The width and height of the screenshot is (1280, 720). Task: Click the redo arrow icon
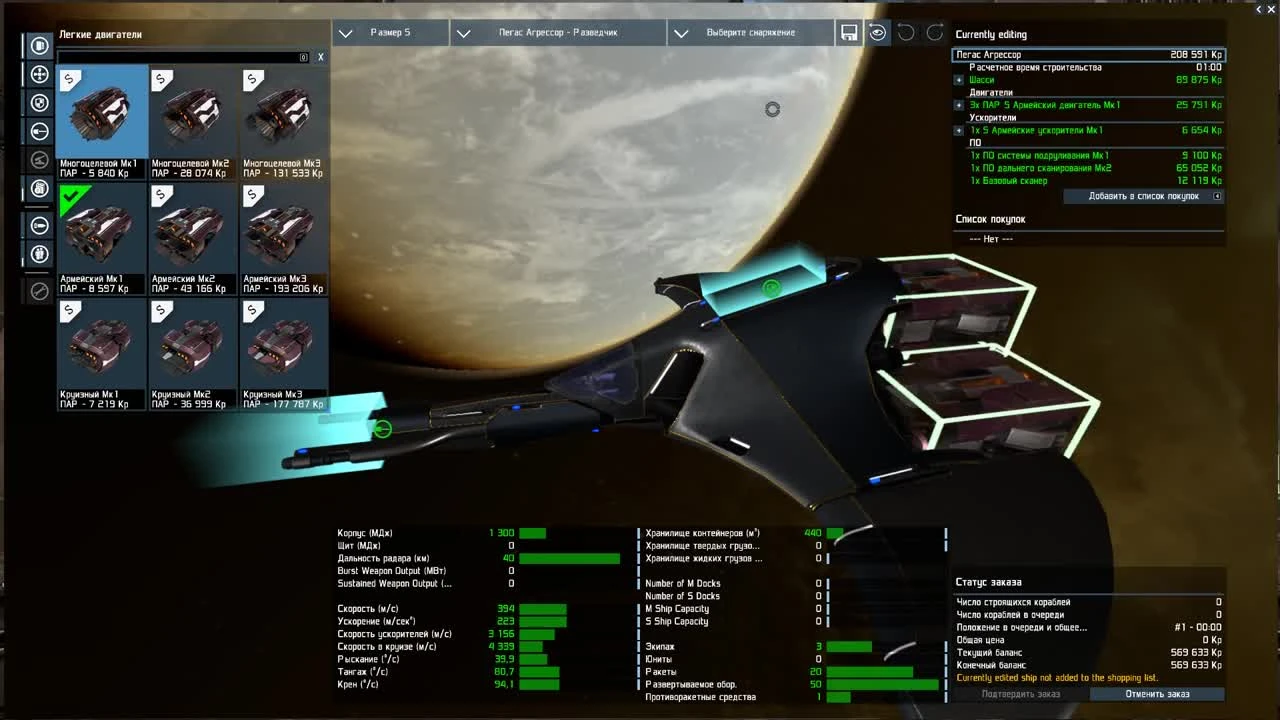935,31
